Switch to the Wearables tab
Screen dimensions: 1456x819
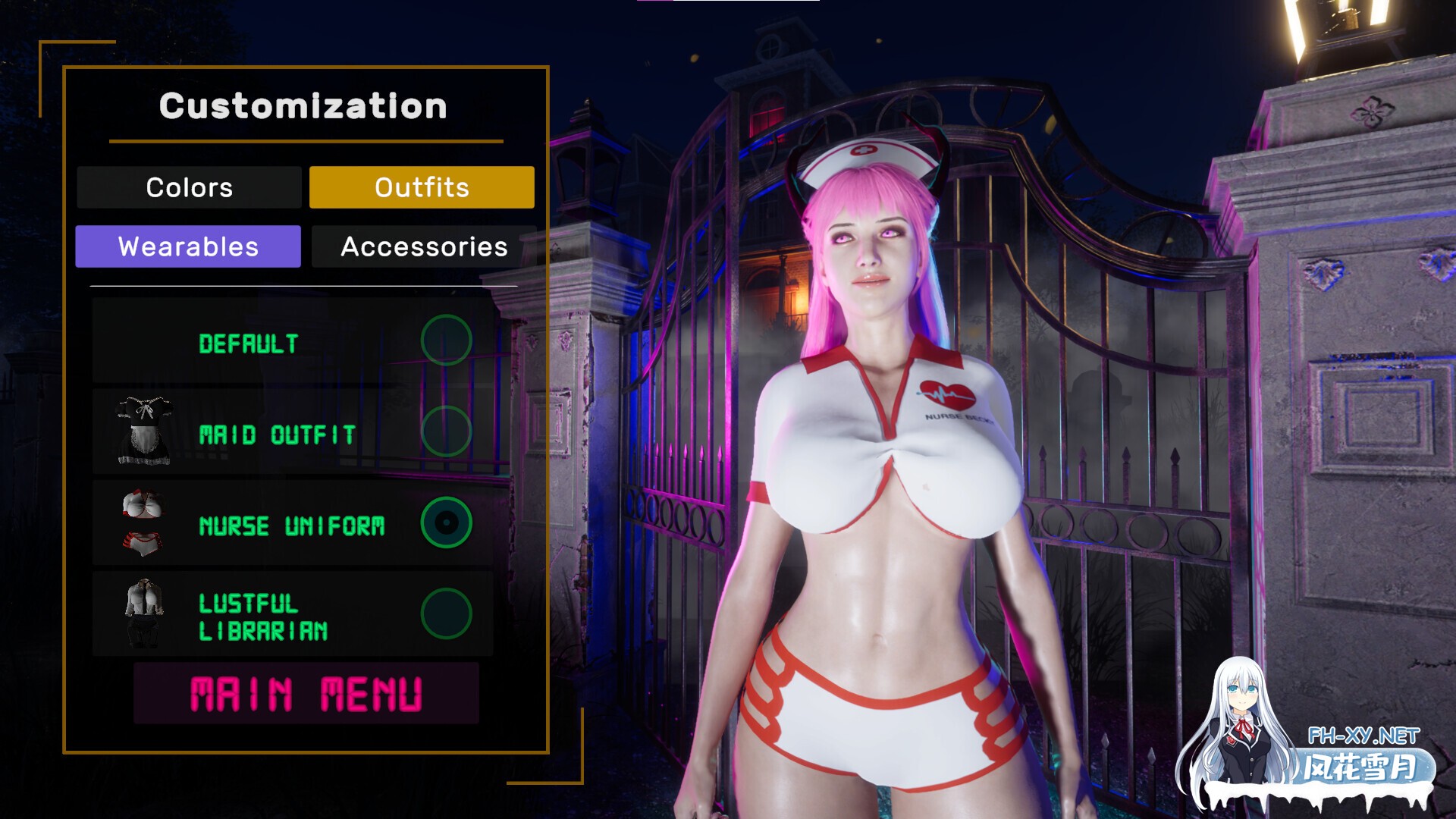pyautogui.click(x=187, y=246)
